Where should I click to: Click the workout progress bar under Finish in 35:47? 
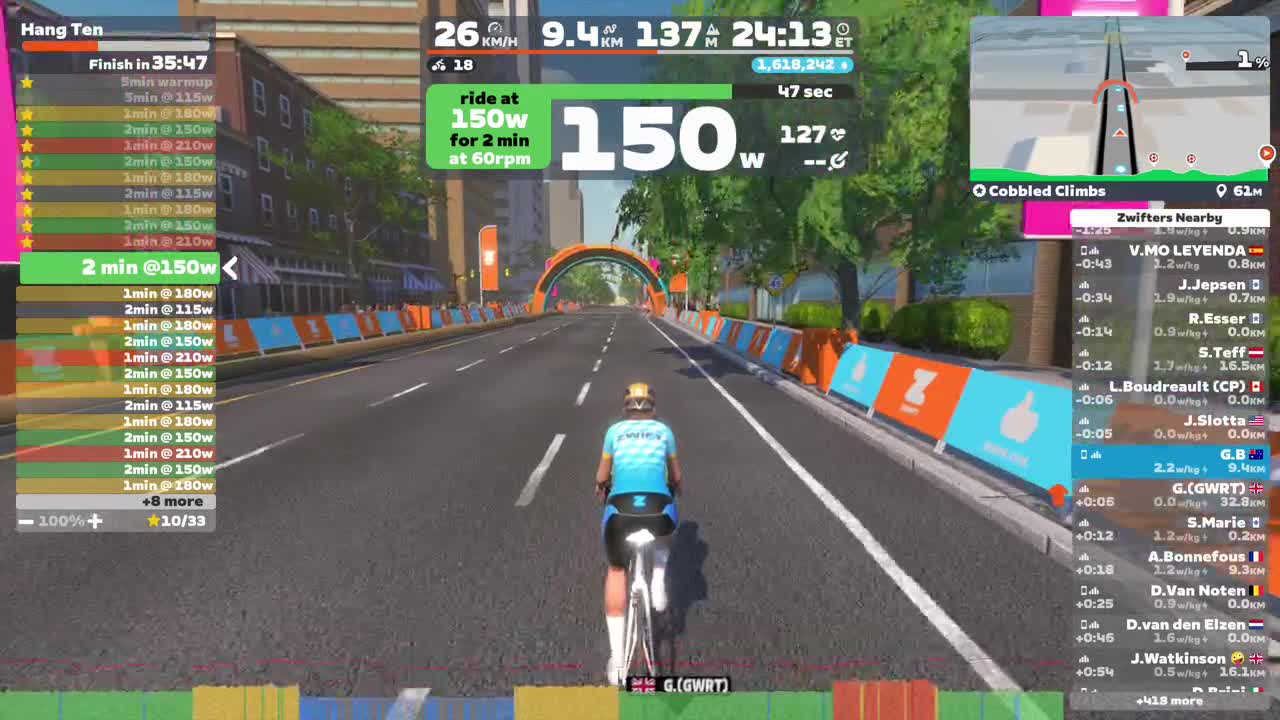(115, 47)
